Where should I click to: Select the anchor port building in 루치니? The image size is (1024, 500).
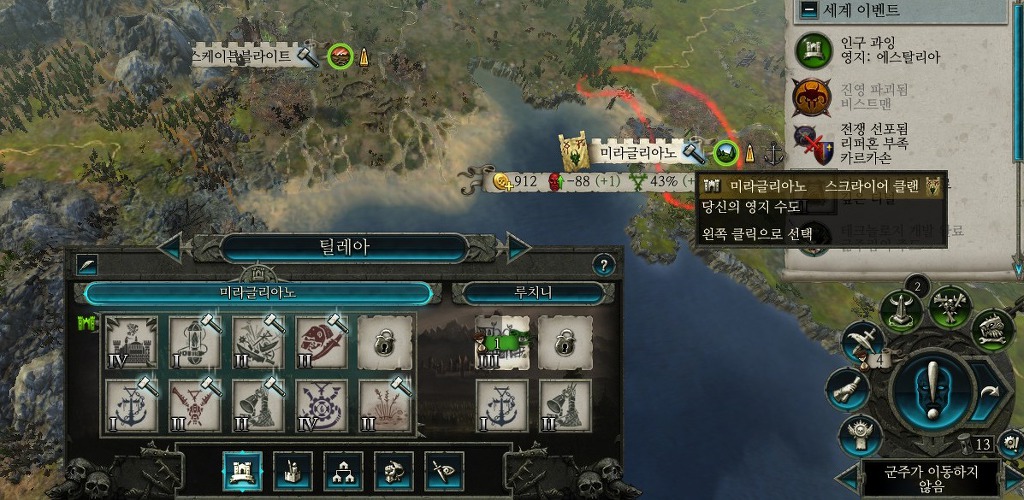(501, 405)
